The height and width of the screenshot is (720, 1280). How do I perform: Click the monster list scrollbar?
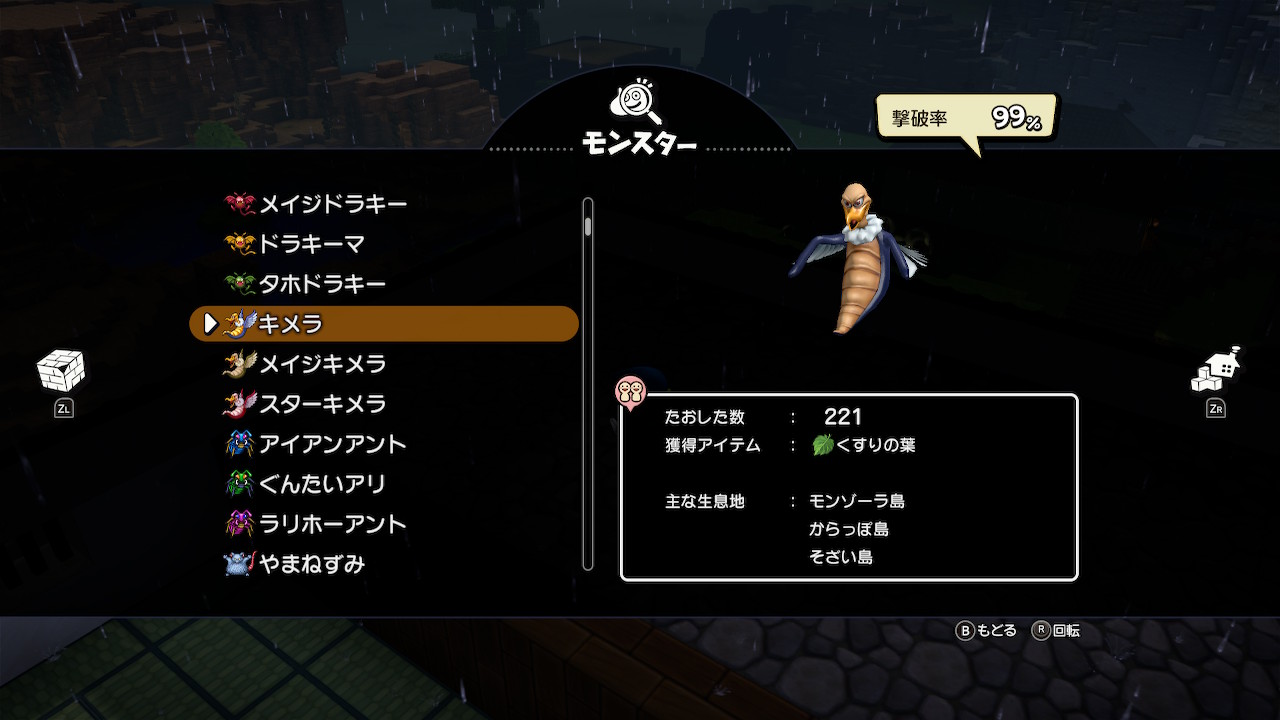click(x=588, y=385)
